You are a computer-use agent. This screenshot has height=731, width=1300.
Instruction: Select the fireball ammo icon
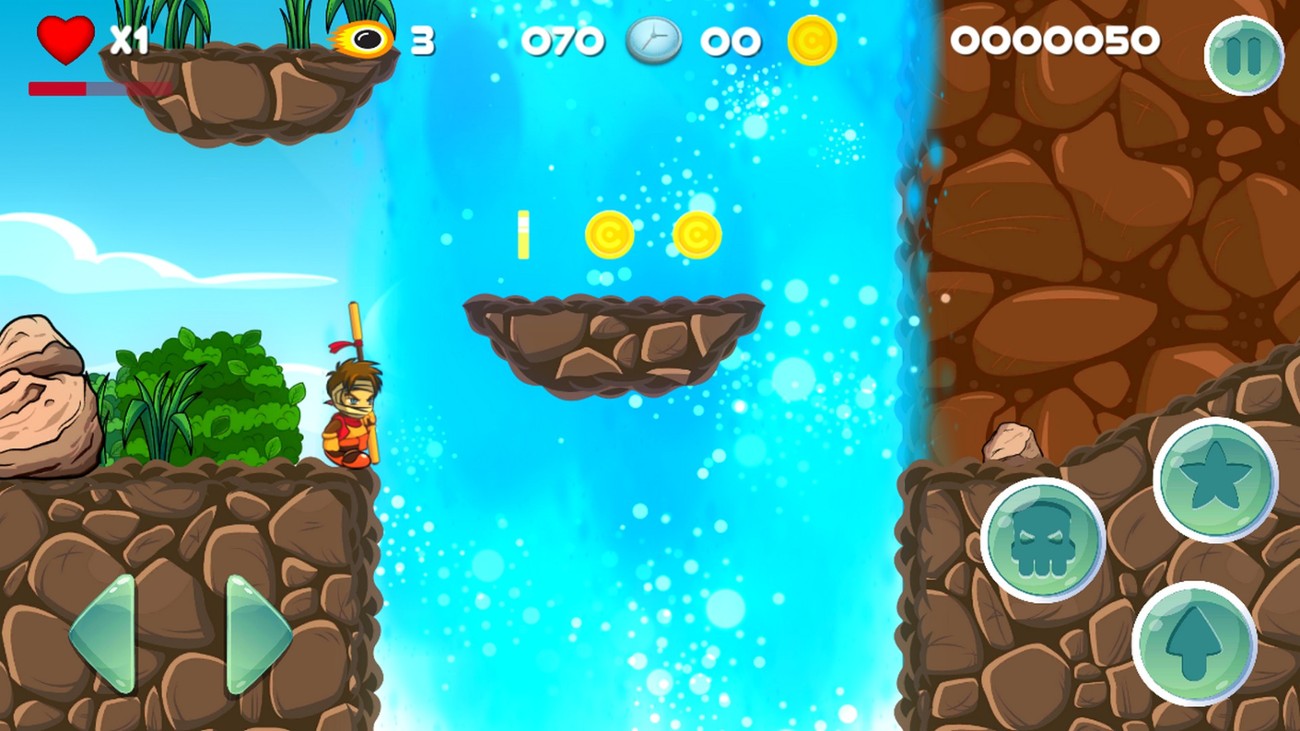362,38
